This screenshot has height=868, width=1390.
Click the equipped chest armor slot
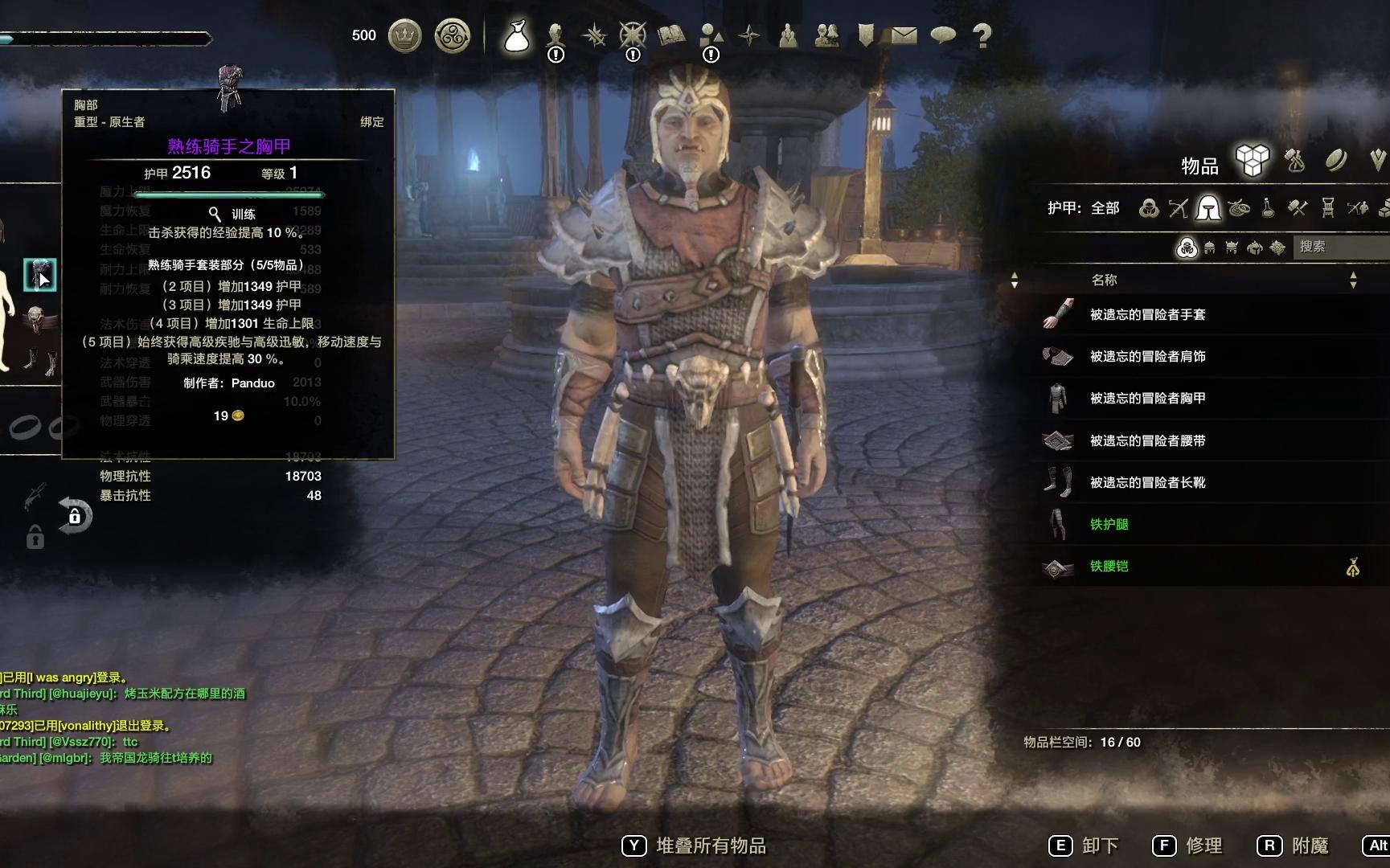pyautogui.click(x=39, y=275)
